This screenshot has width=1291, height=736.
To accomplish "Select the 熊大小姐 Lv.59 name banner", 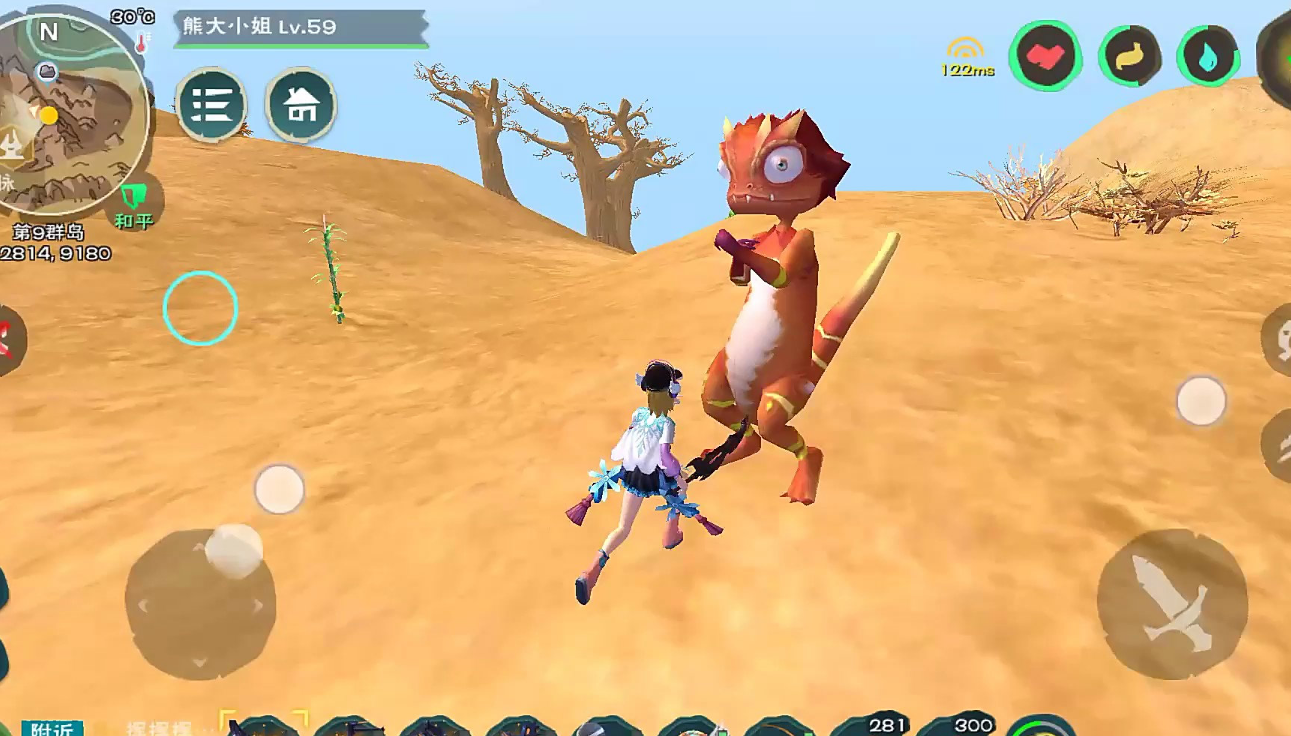I will (x=300, y=27).
